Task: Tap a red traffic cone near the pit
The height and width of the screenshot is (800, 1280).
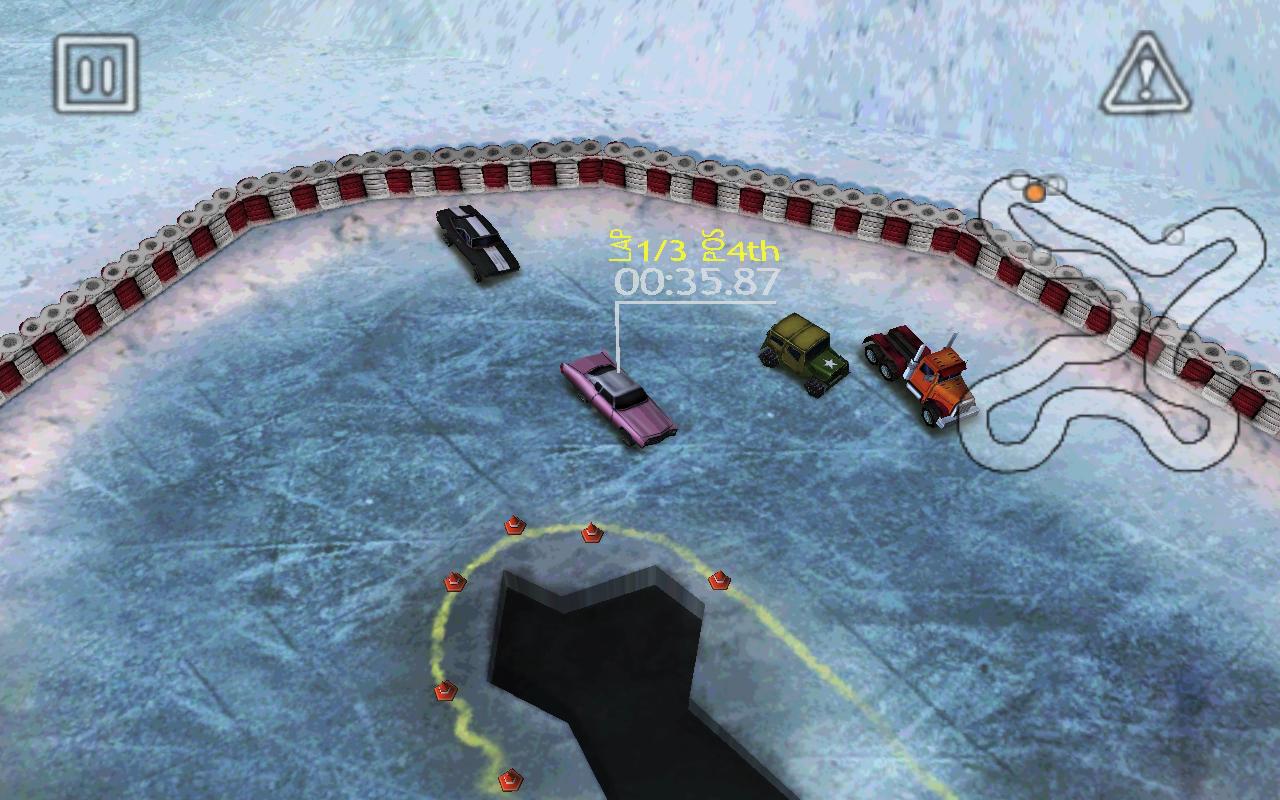Action: (x=513, y=524)
